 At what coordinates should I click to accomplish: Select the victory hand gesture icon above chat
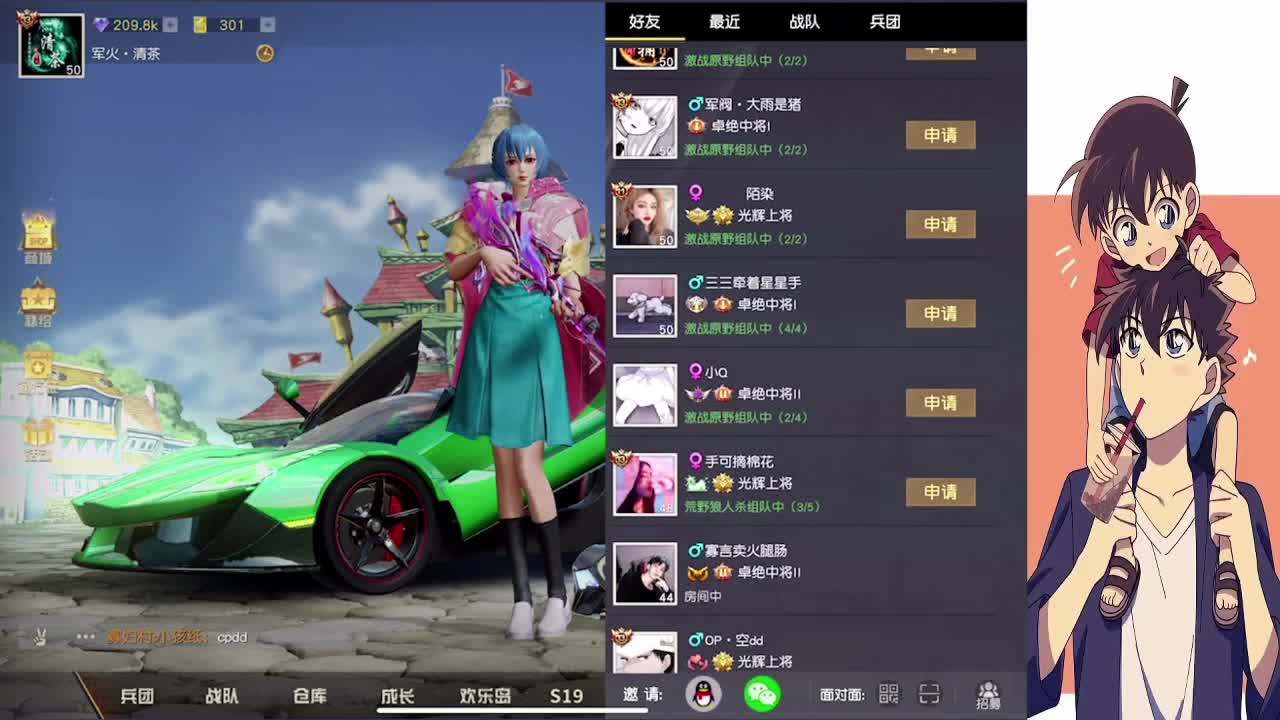click(x=40, y=636)
